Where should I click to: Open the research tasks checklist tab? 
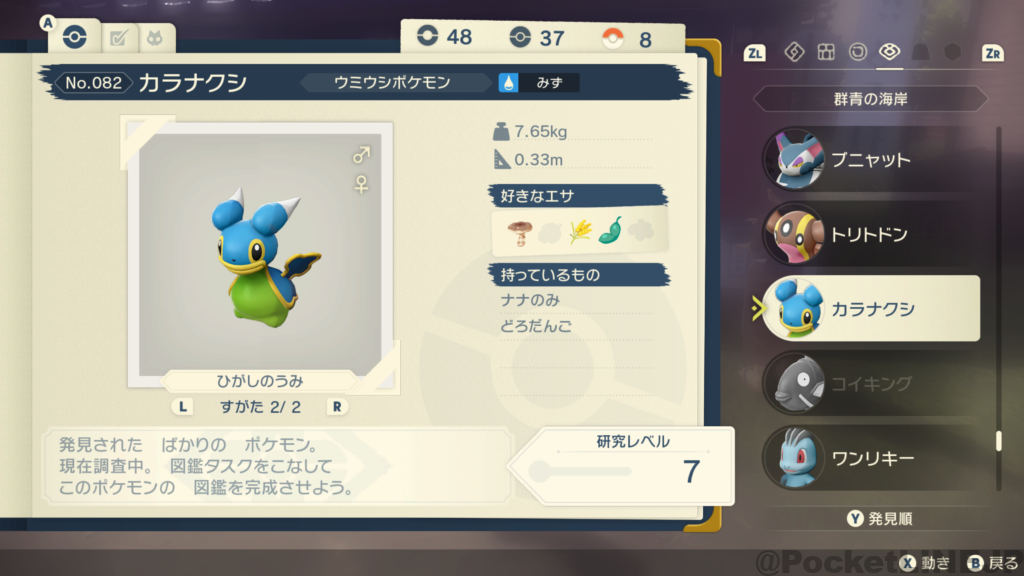119,39
